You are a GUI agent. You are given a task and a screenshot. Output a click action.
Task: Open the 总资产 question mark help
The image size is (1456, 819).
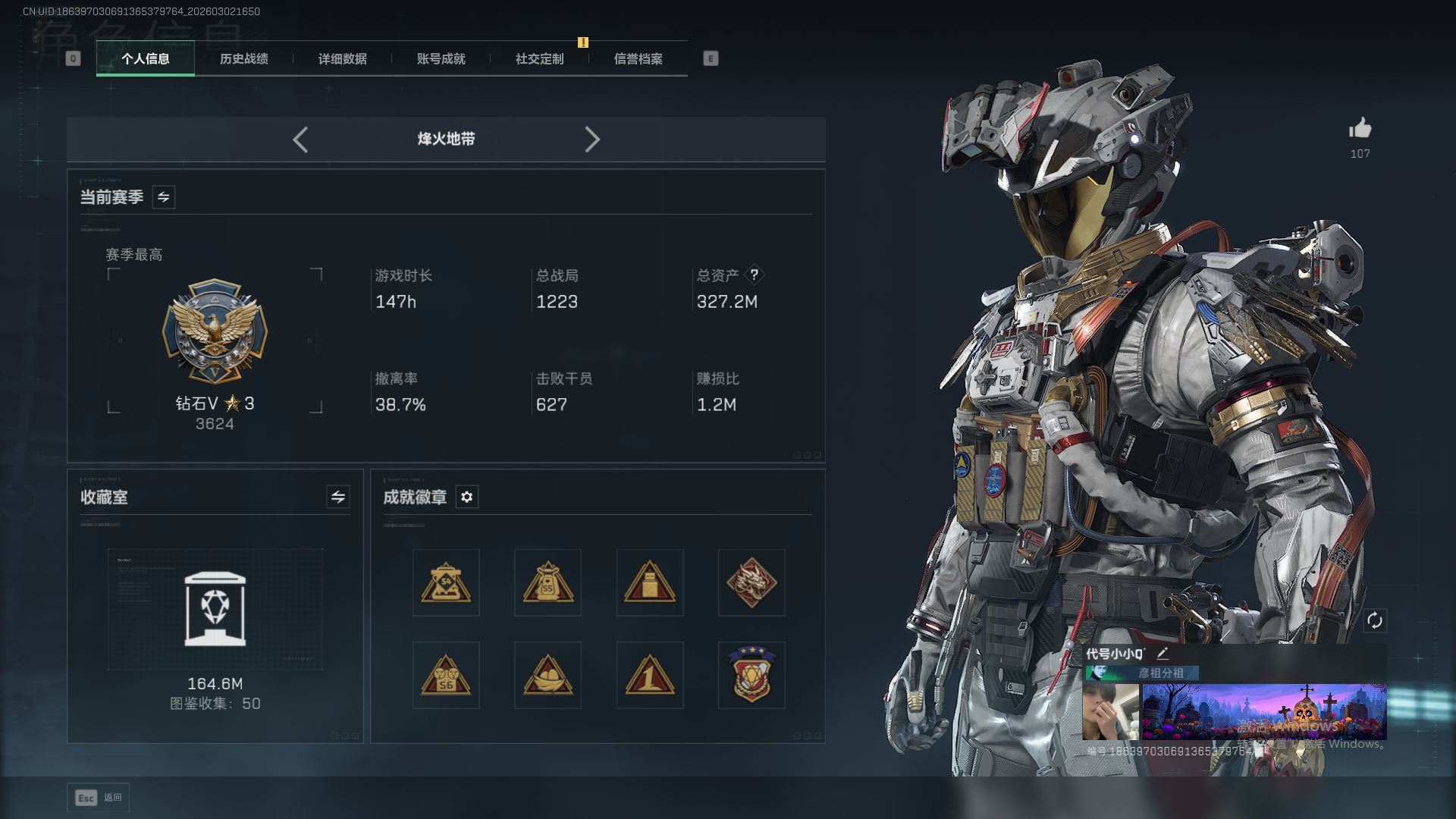(x=754, y=275)
